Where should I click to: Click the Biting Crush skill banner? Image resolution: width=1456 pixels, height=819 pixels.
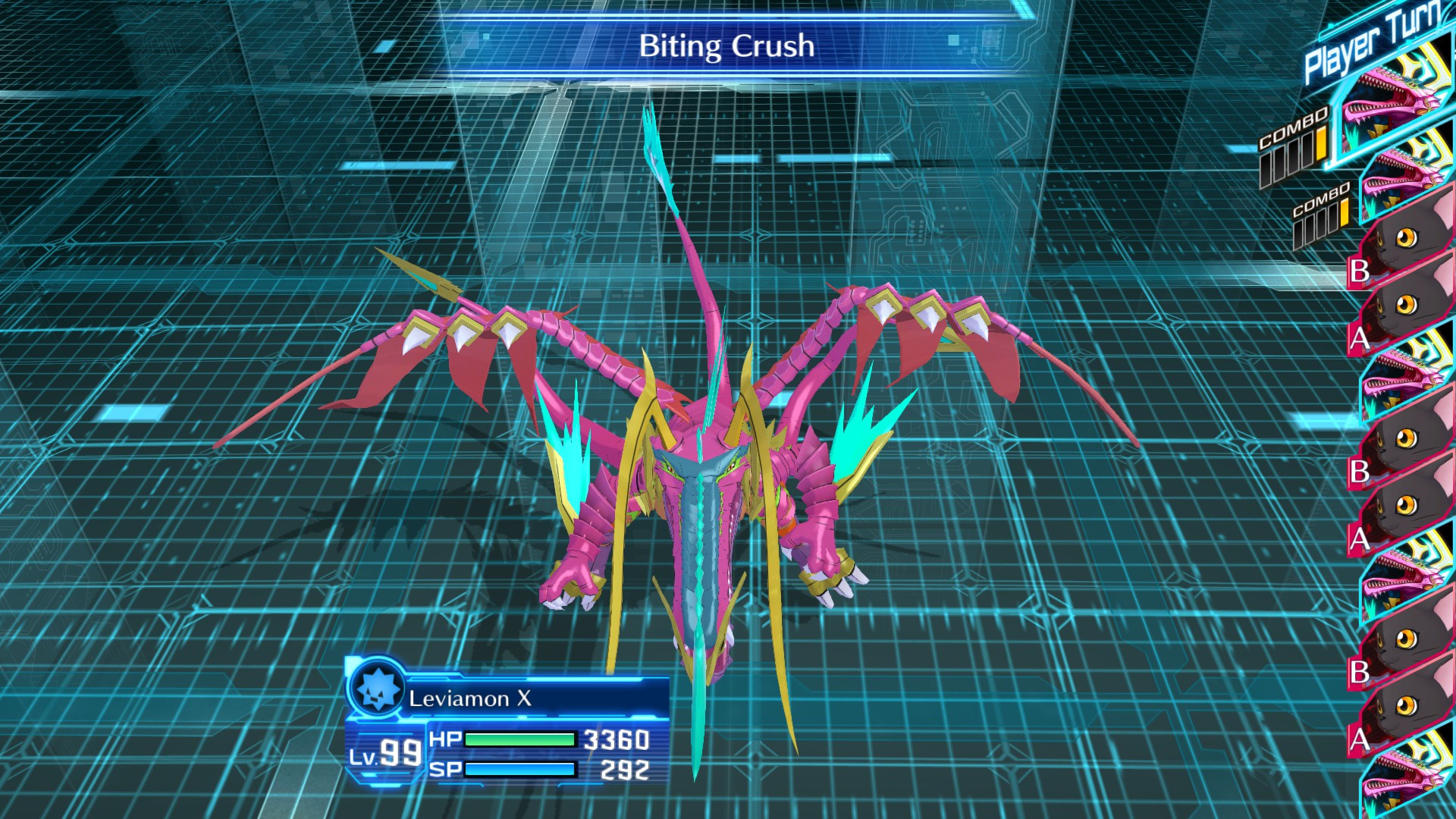click(726, 47)
